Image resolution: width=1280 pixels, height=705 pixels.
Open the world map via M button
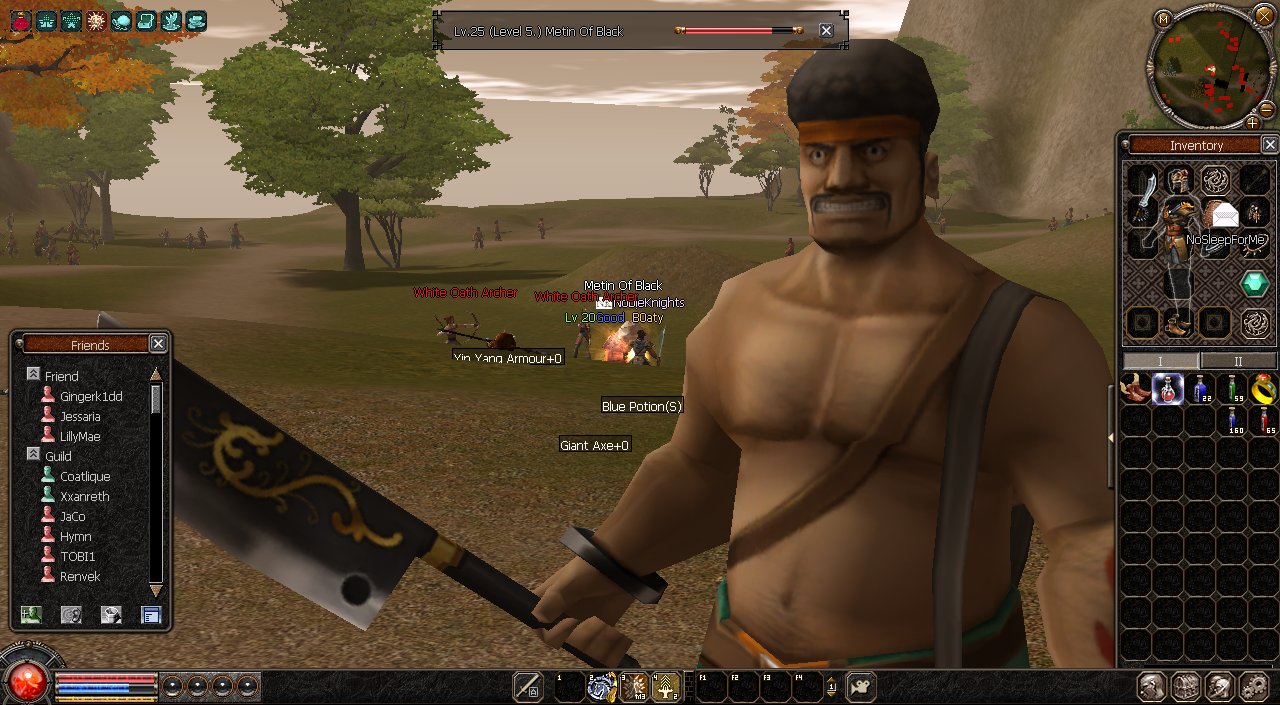click(1163, 19)
